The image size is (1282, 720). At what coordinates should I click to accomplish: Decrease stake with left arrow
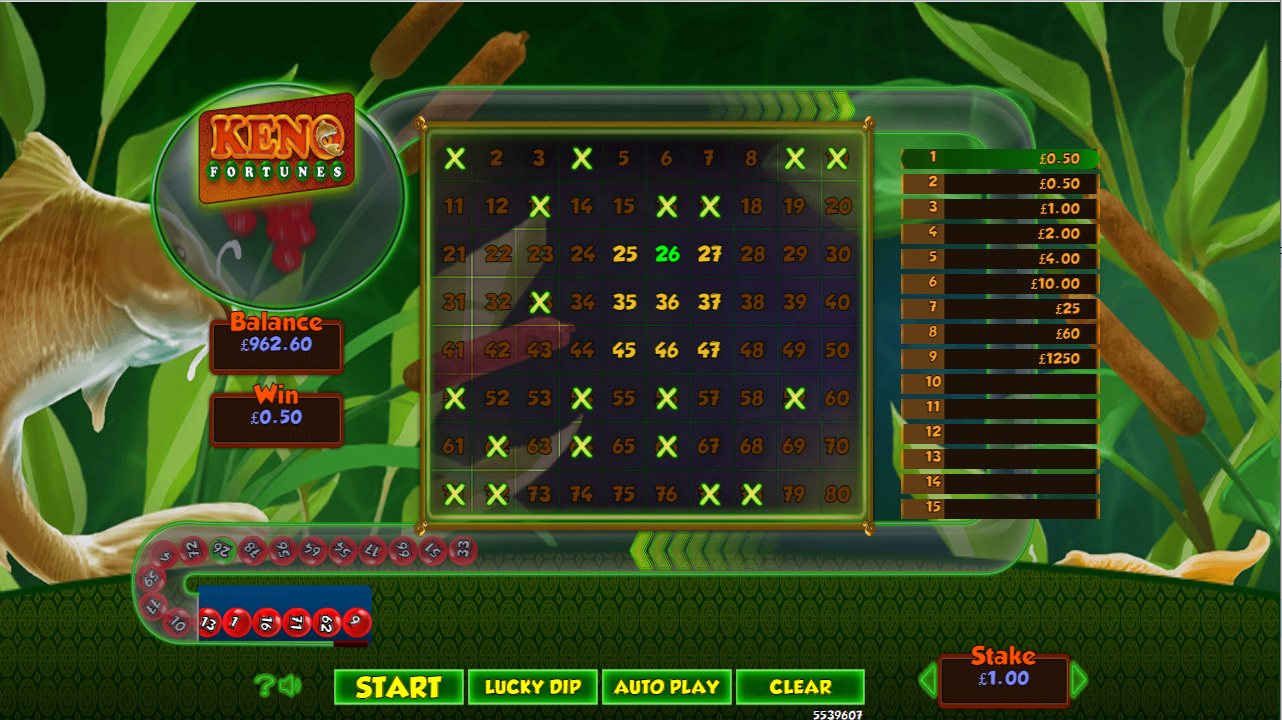click(927, 681)
